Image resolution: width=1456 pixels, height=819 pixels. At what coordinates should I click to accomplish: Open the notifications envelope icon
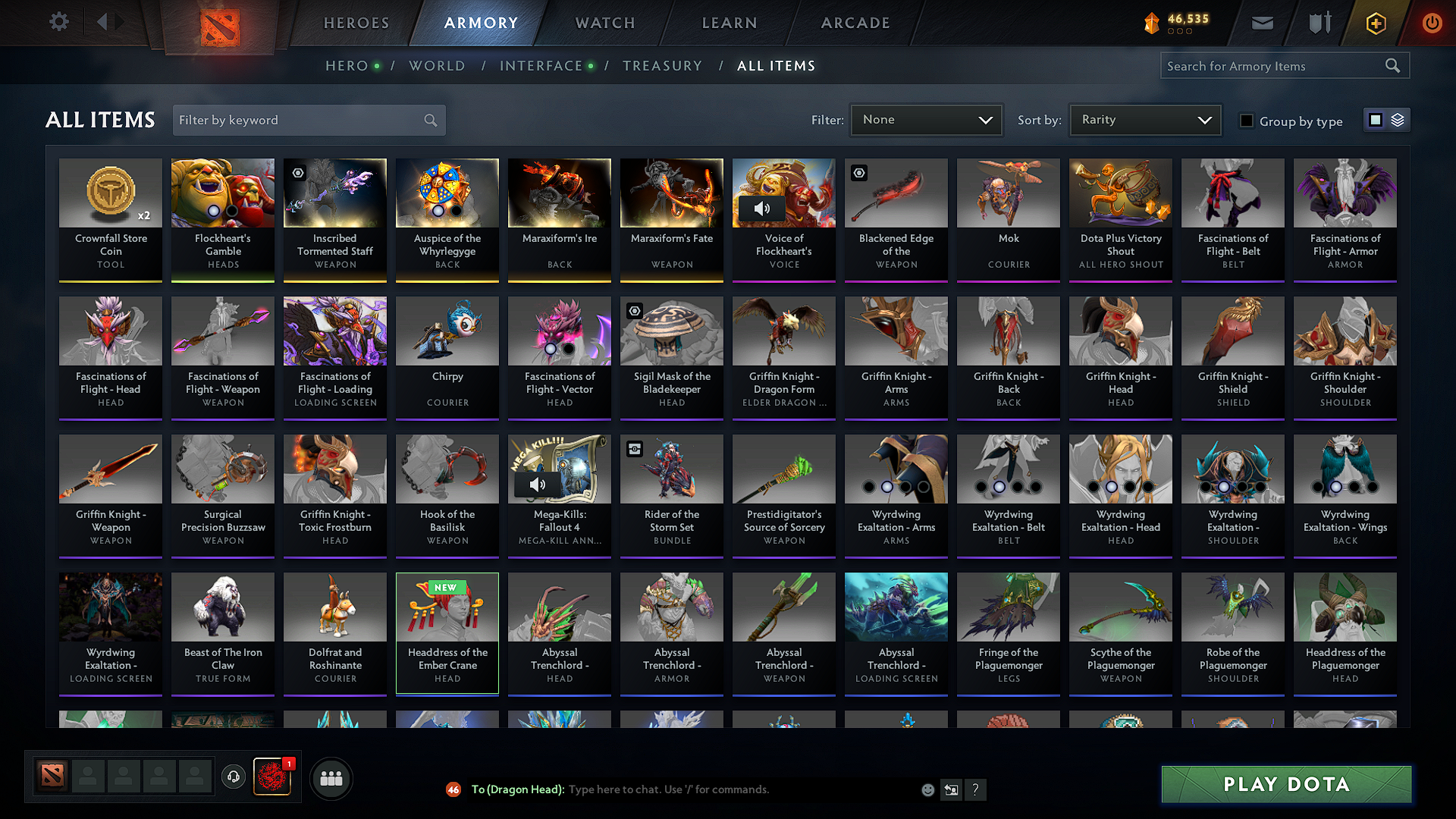1262,23
